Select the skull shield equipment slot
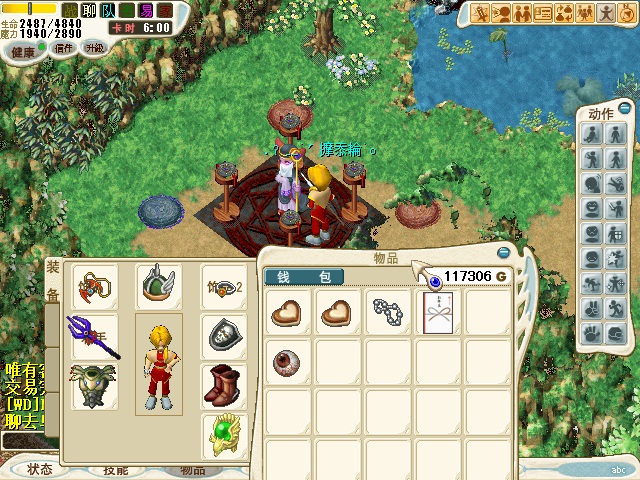Image resolution: width=640 pixels, height=480 pixels. point(223,336)
